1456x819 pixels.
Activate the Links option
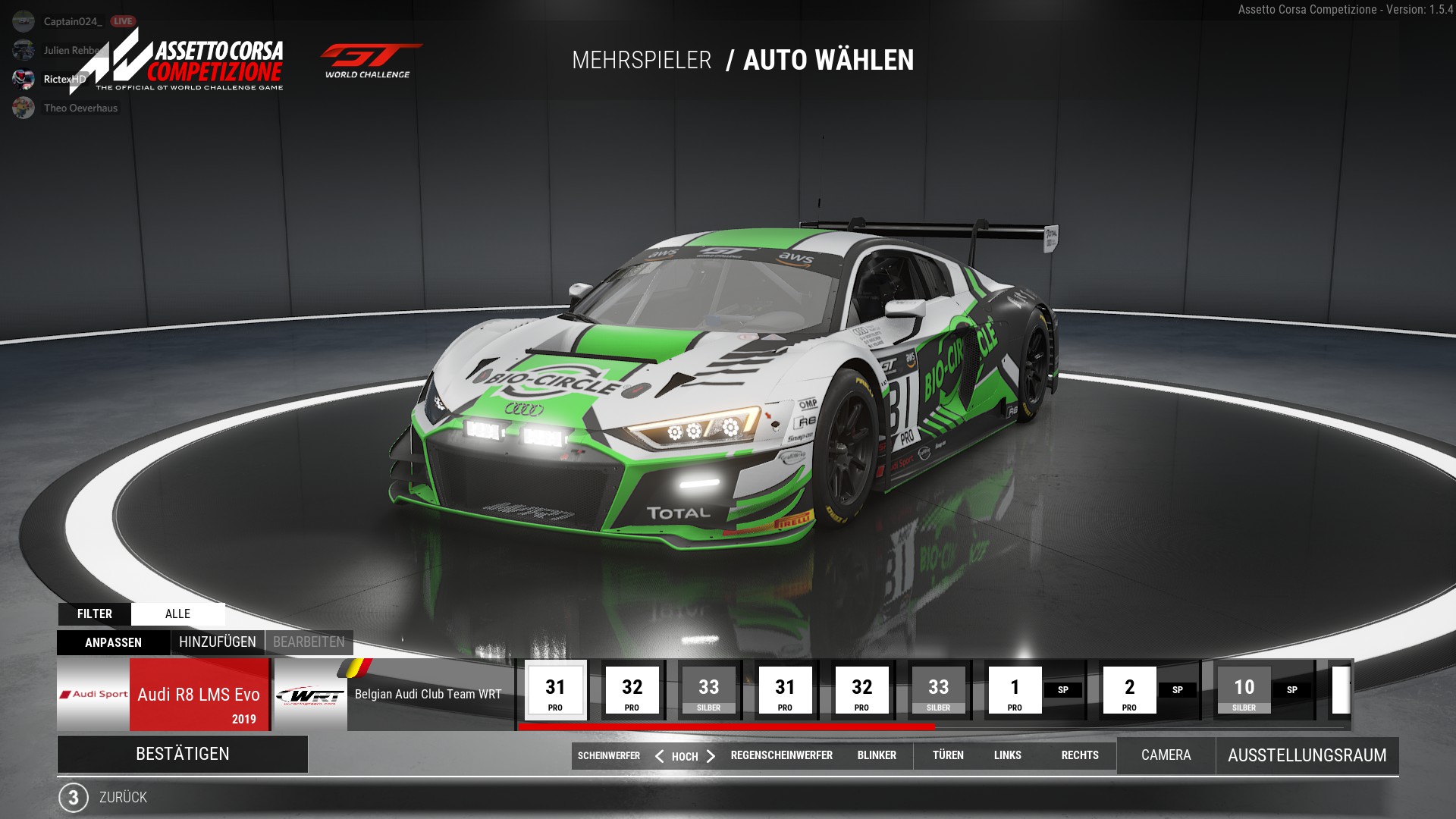click(x=1007, y=755)
